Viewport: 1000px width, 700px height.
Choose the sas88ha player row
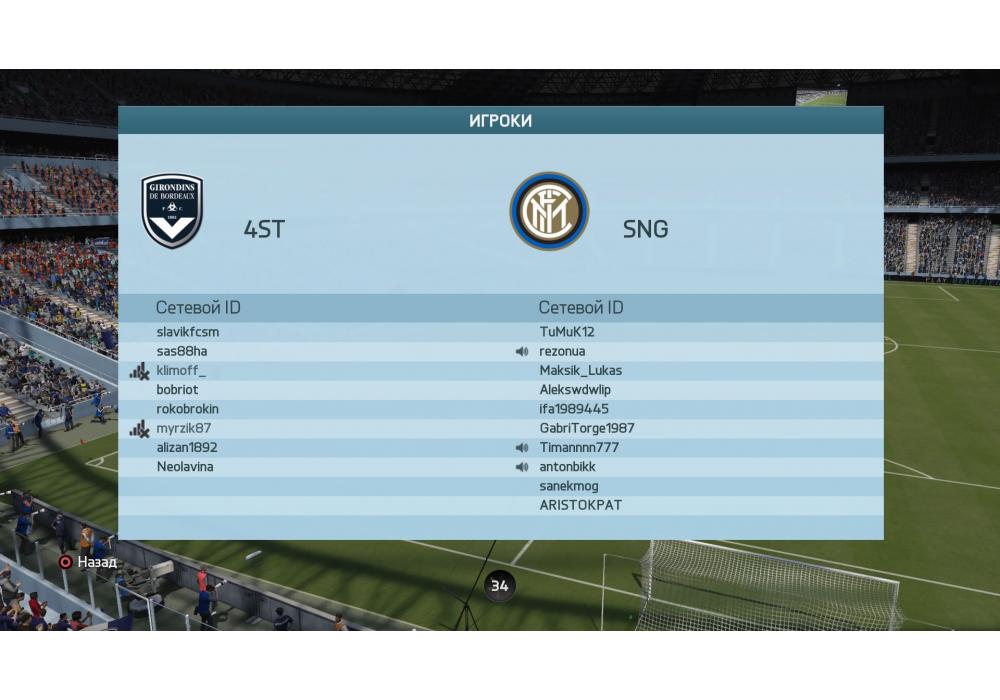(x=182, y=351)
